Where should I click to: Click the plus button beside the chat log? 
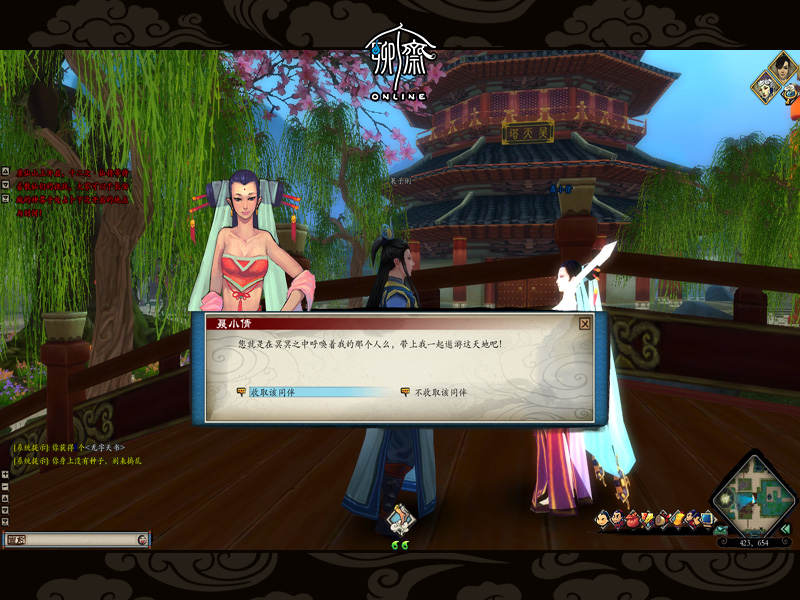click(5, 475)
